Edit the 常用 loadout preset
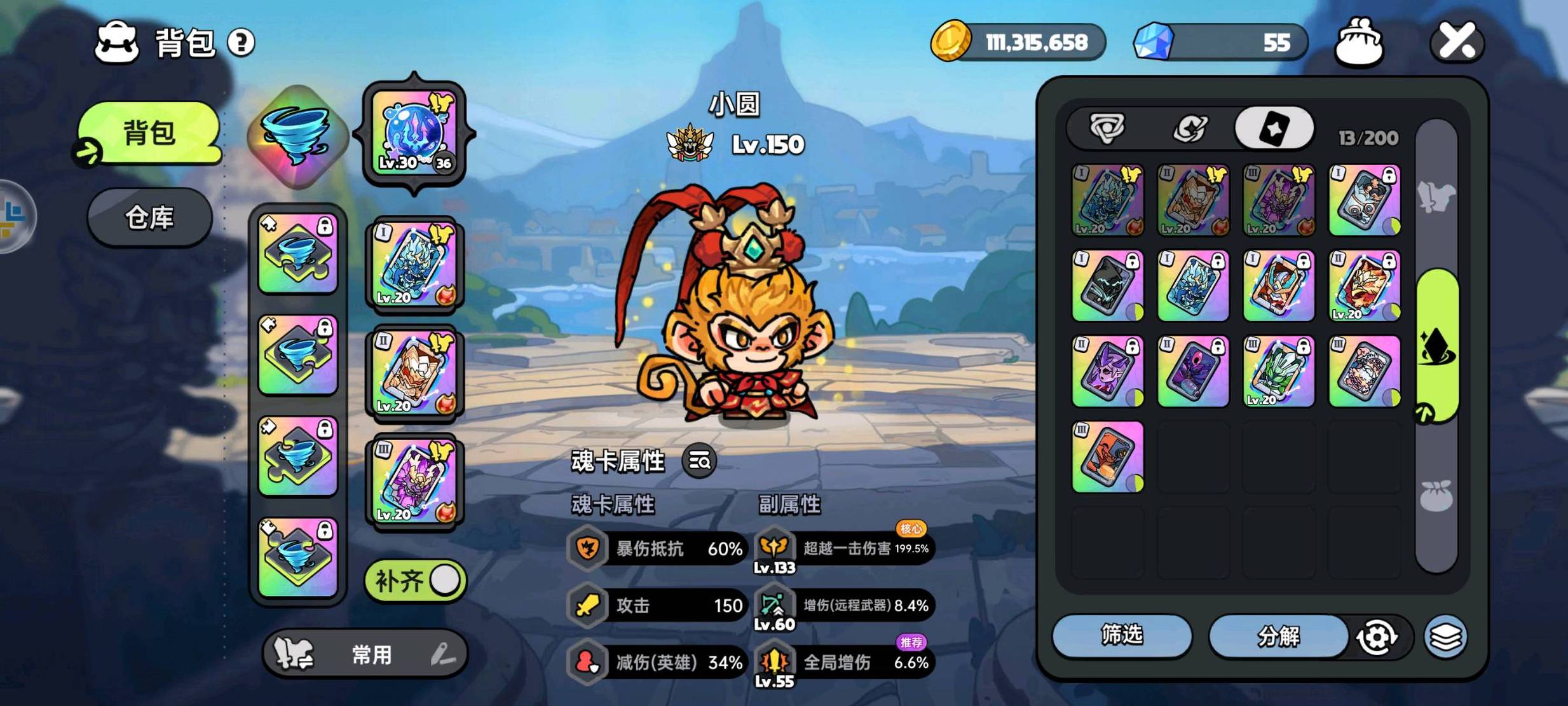Image resolution: width=1568 pixels, height=706 pixels. coord(442,654)
